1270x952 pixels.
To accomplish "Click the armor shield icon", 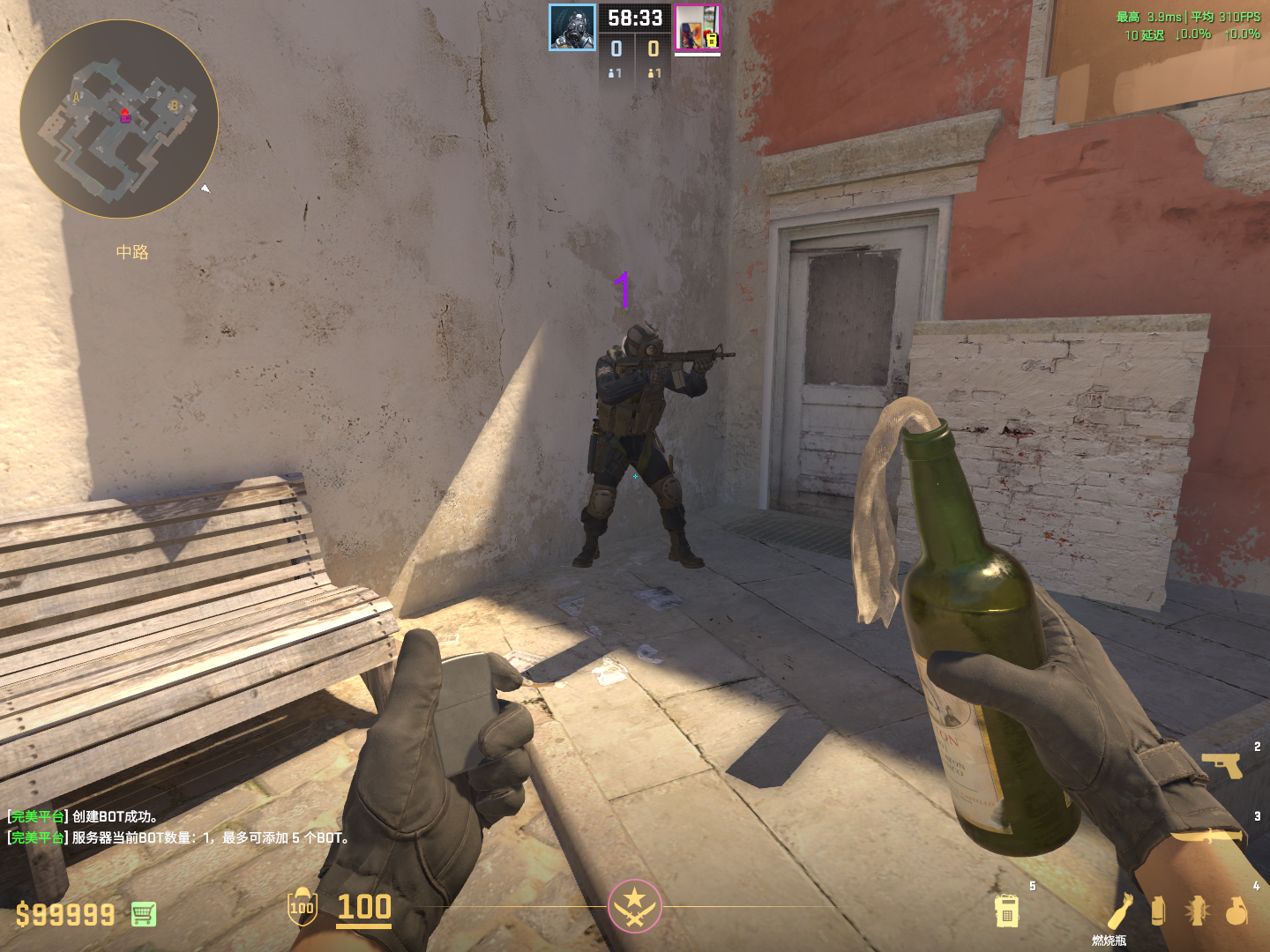I will 302,907.
